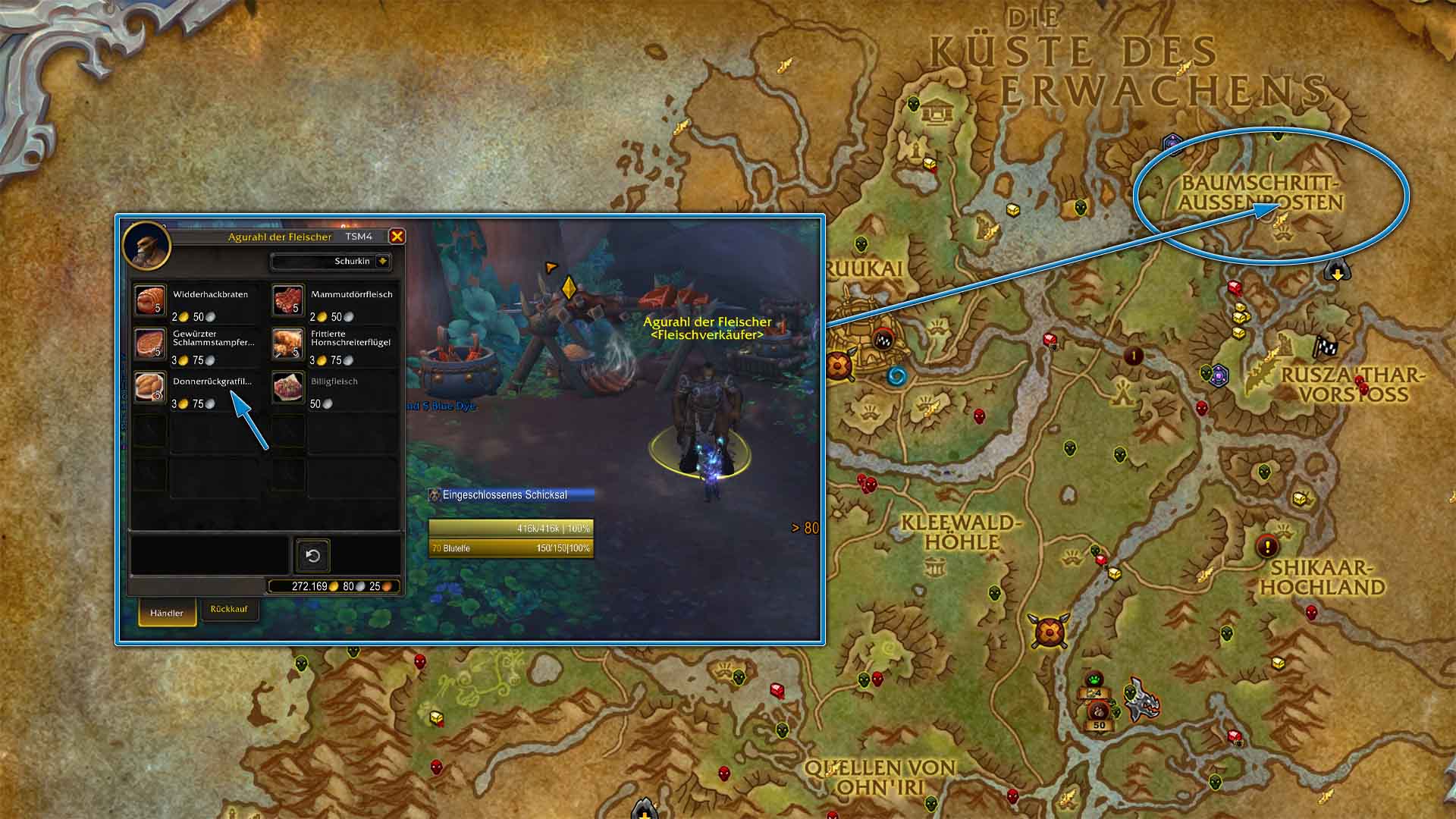The width and height of the screenshot is (1456, 819).
Task: Toggle the TSM4 mode in the vendor titlebar
Action: [x=356, y=237]
